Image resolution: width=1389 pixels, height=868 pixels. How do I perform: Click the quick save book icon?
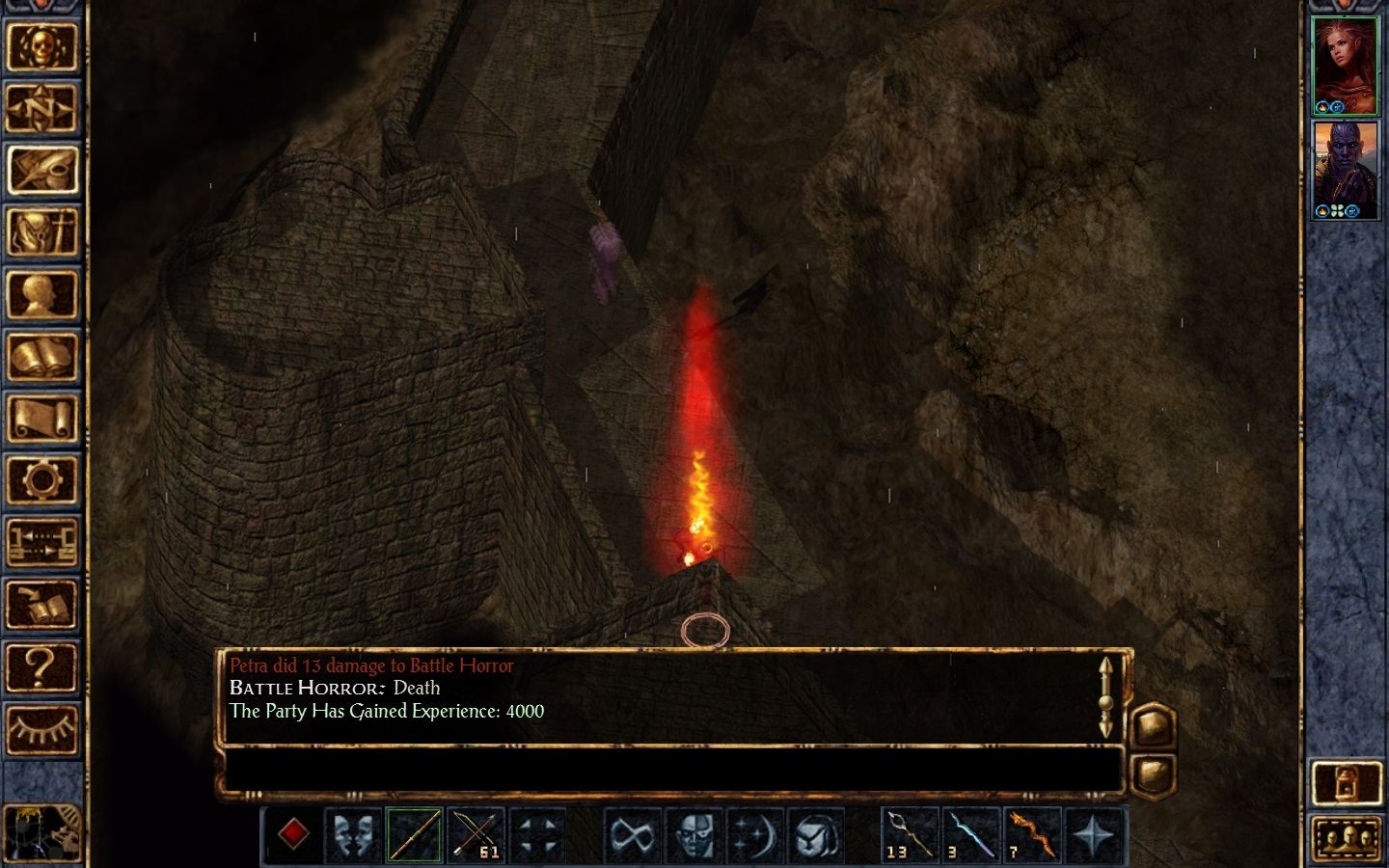pyautogui.click(x=41, y=605)
